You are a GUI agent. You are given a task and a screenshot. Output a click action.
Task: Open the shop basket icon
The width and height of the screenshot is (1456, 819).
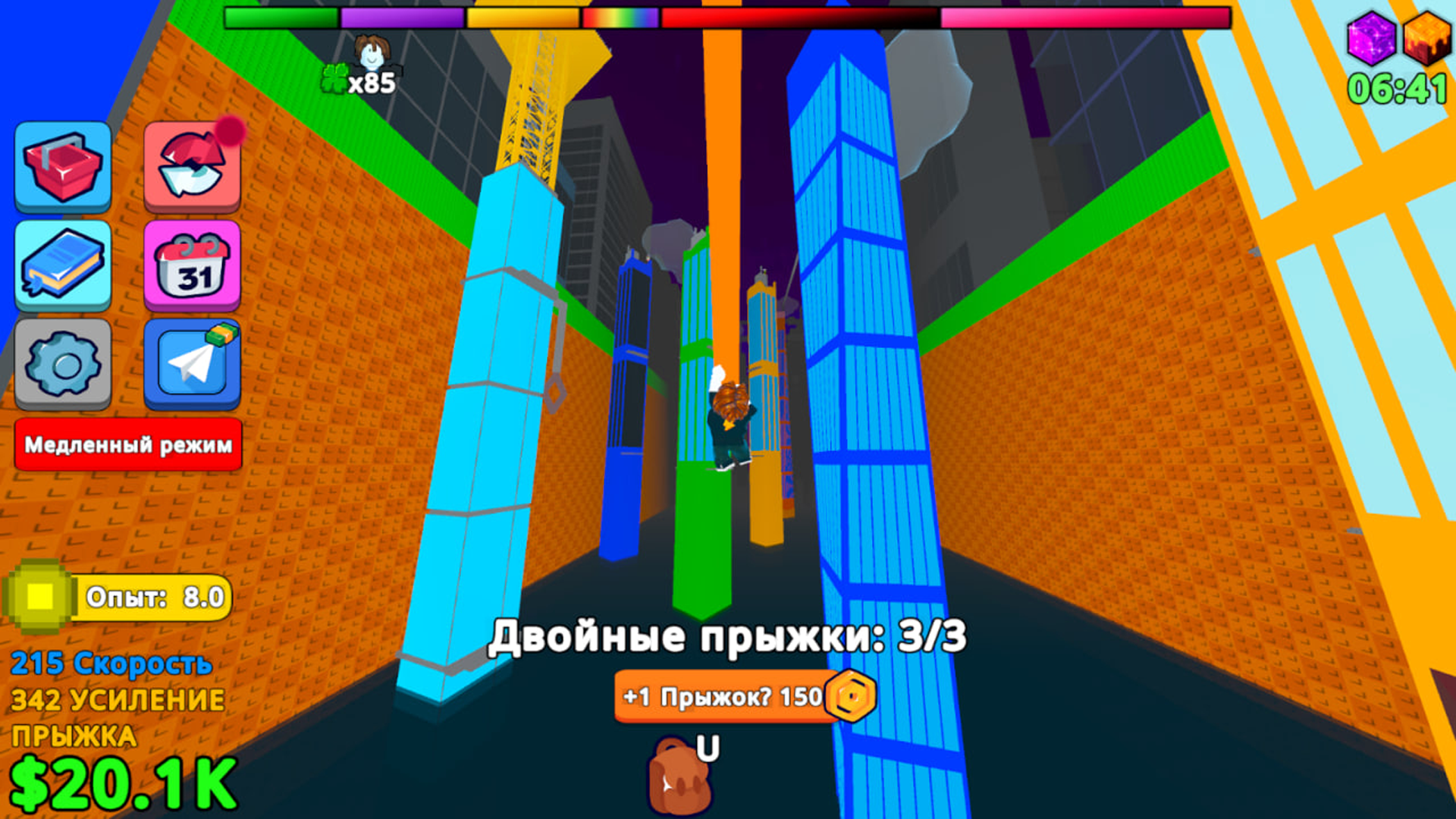click(62, 168)
